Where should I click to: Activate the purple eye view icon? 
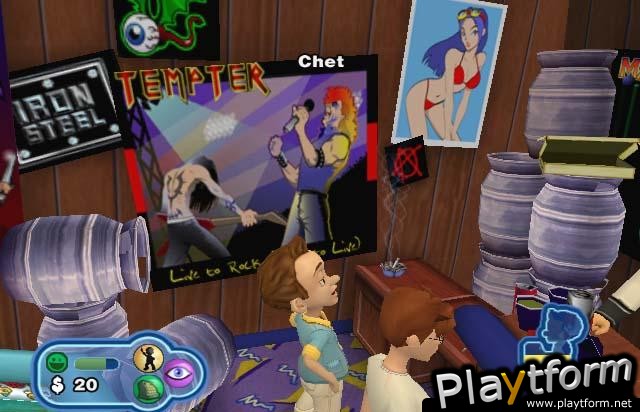point(178,373)
